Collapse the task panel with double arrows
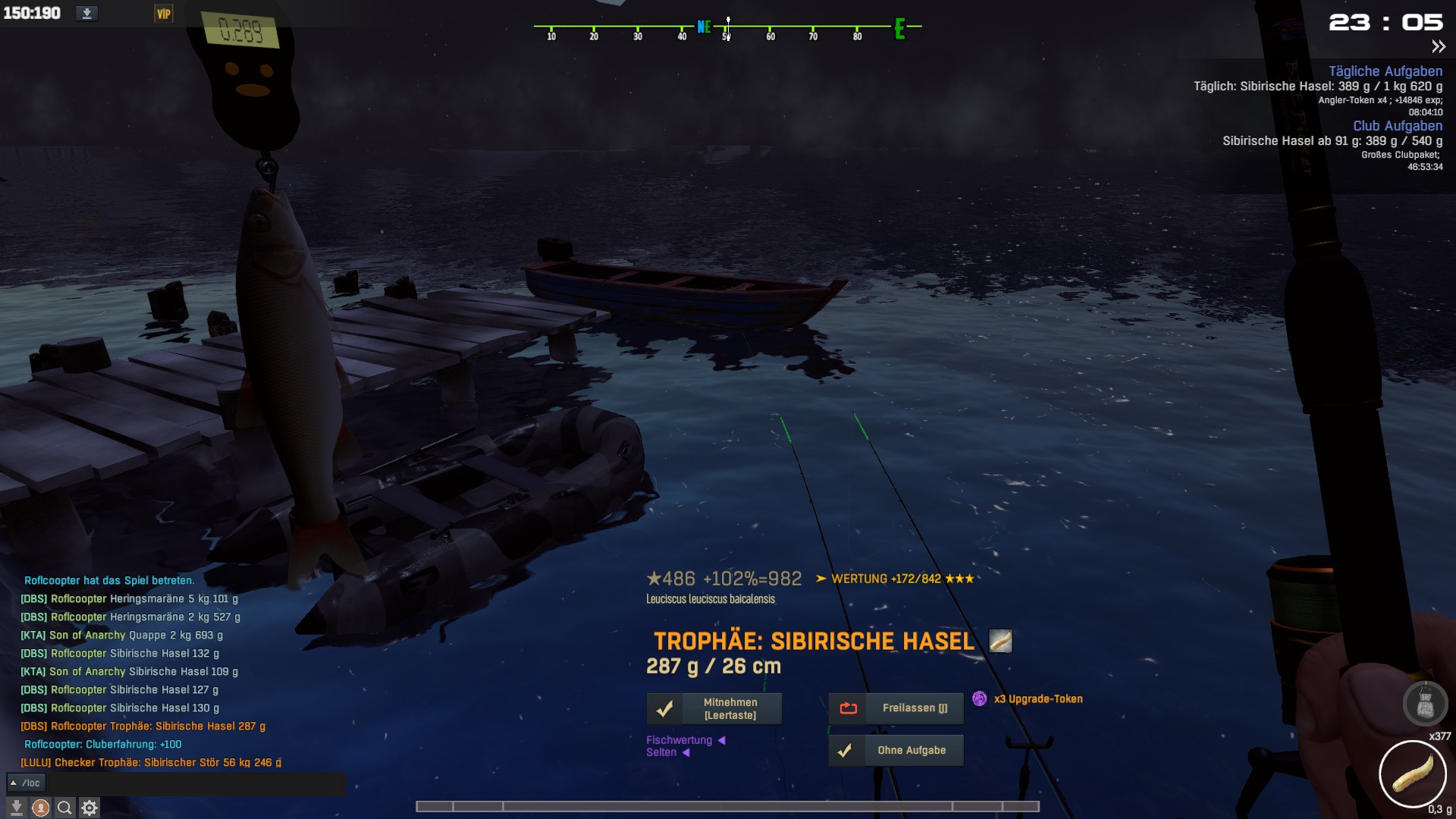This screenshot has width=1456, height=819. (1438, 47)
